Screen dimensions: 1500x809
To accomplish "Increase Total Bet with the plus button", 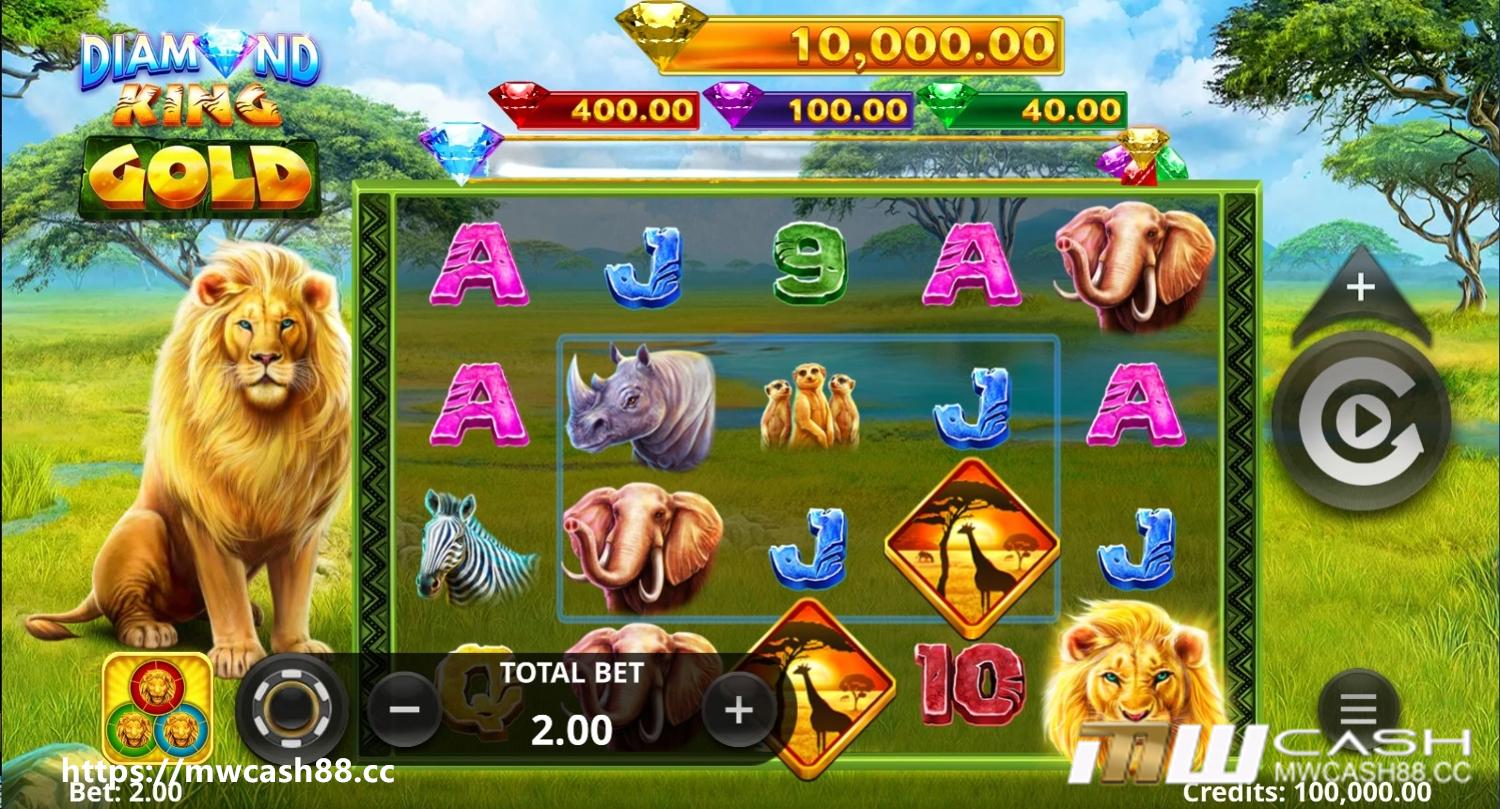I will tap(738, 710).
